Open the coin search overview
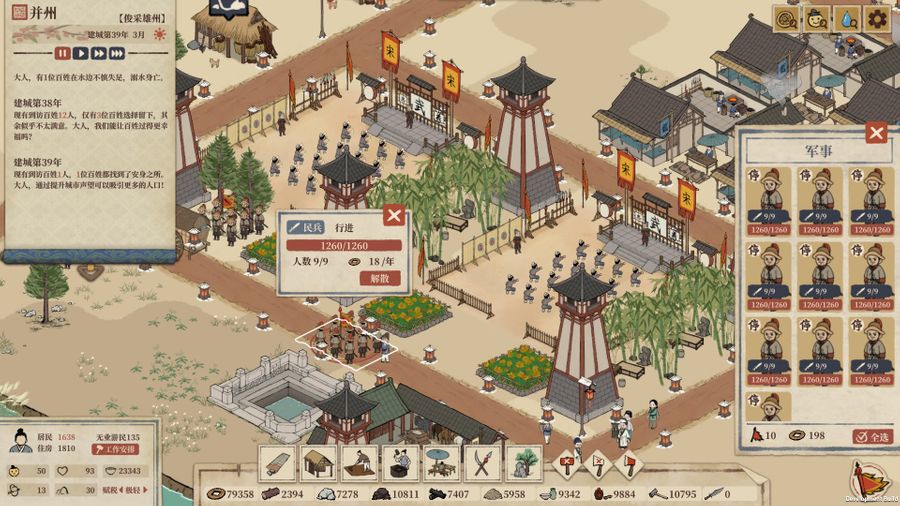The height and width of the screenshot is (506, 900). tap(788, 18)
